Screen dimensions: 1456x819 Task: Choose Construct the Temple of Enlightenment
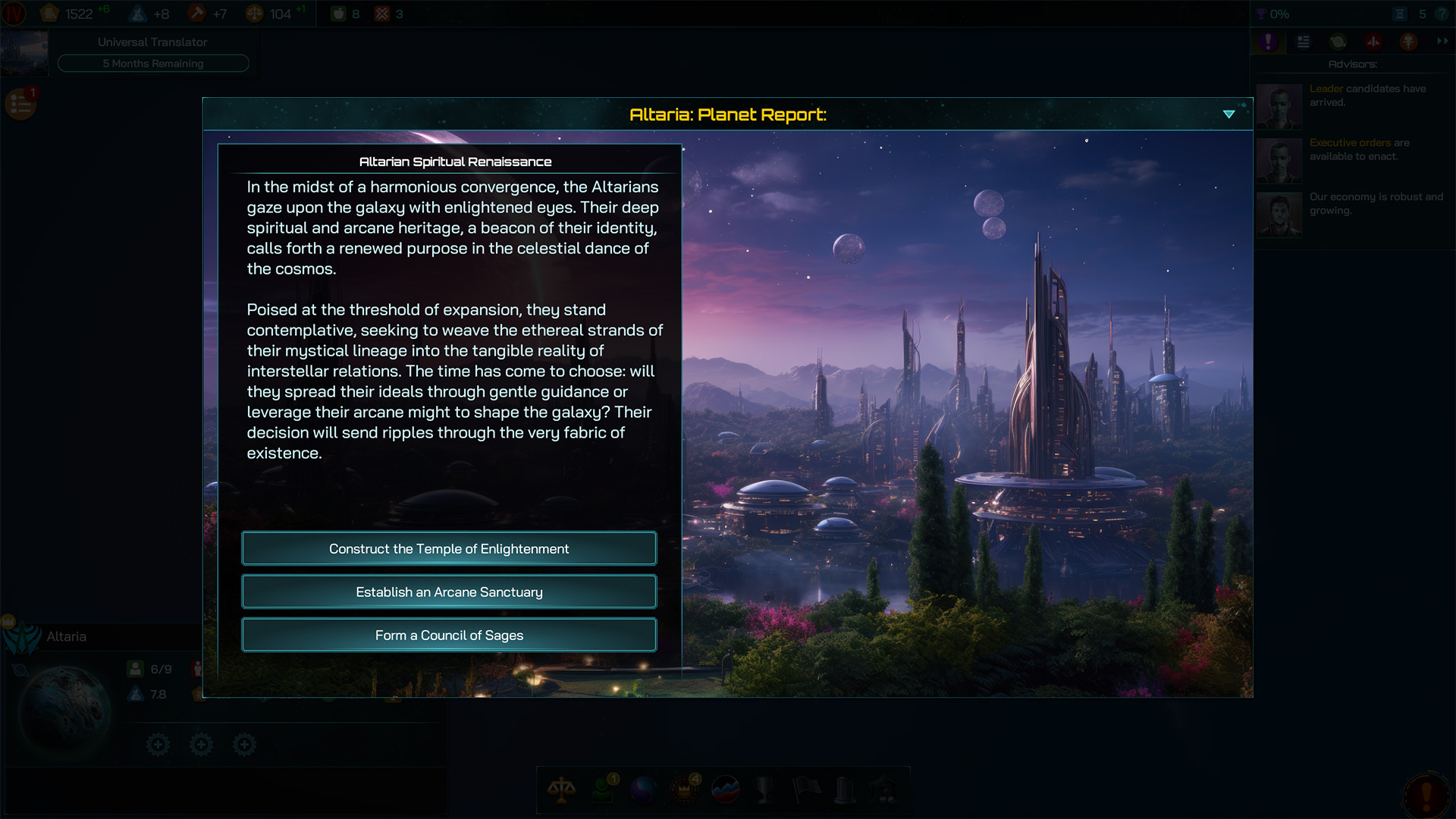pos(449,548)
